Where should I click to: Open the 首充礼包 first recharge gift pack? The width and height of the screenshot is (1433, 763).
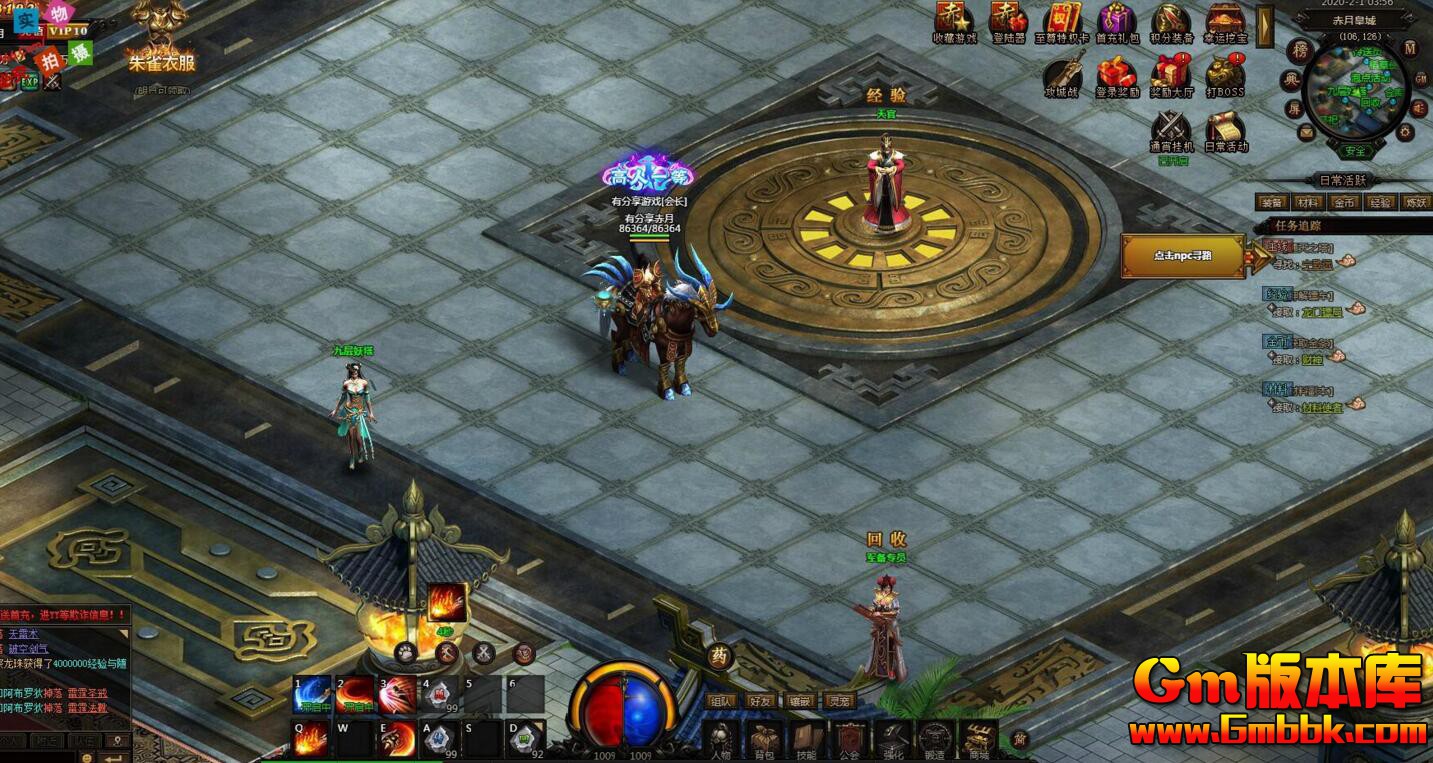click(x=1118, y=18)
